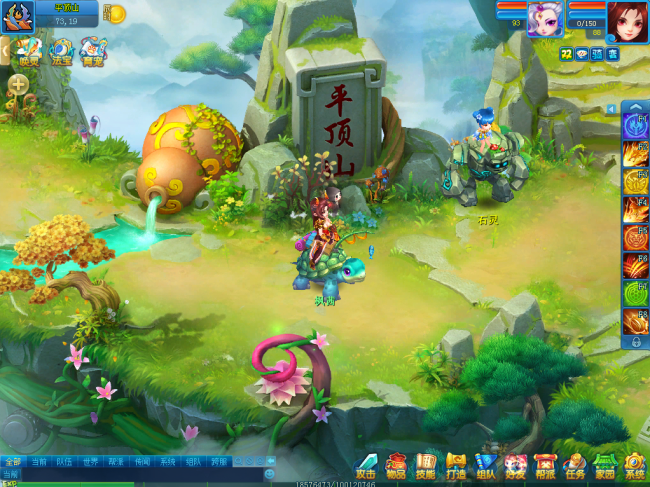Activate the F1 blue skill icon

coord(635,127)
